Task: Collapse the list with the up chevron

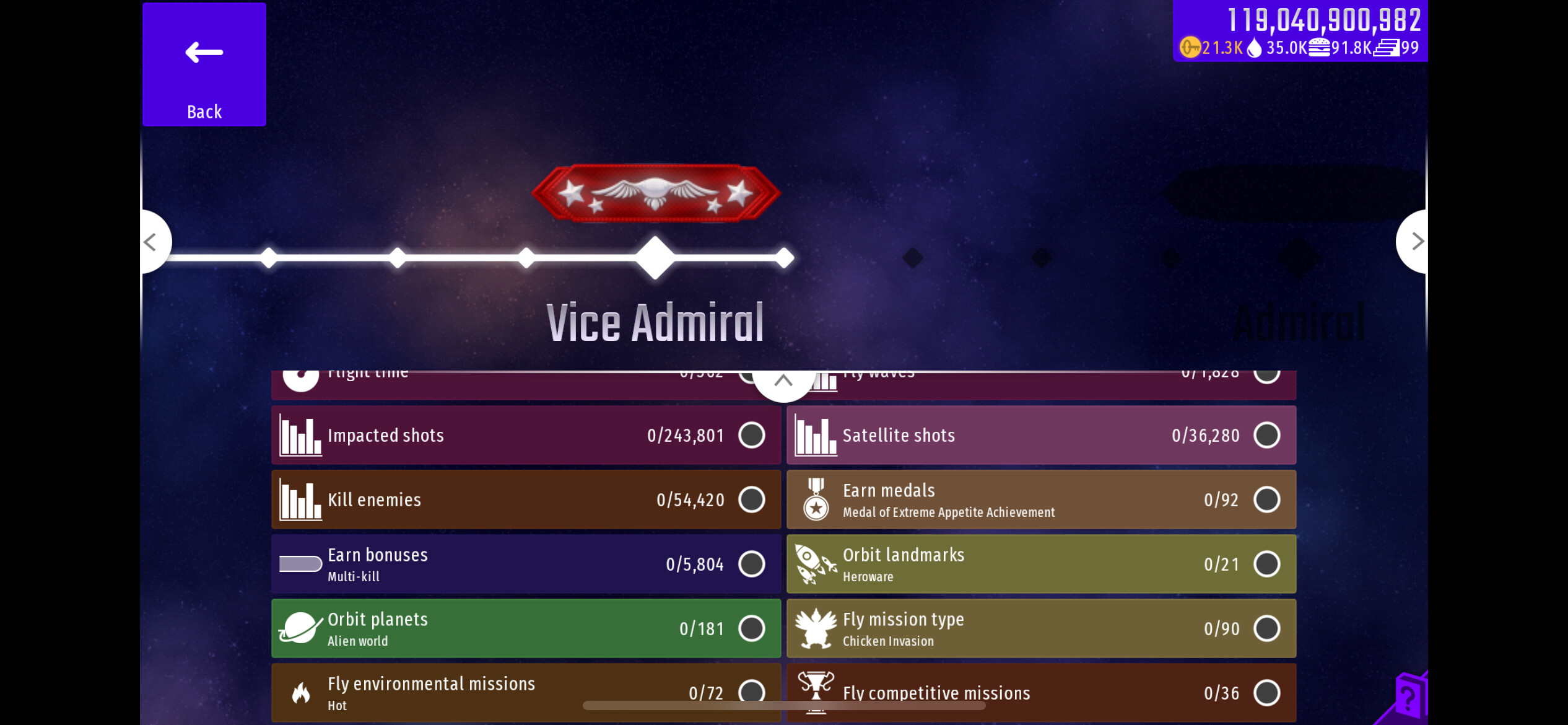Action: point(783,380)
